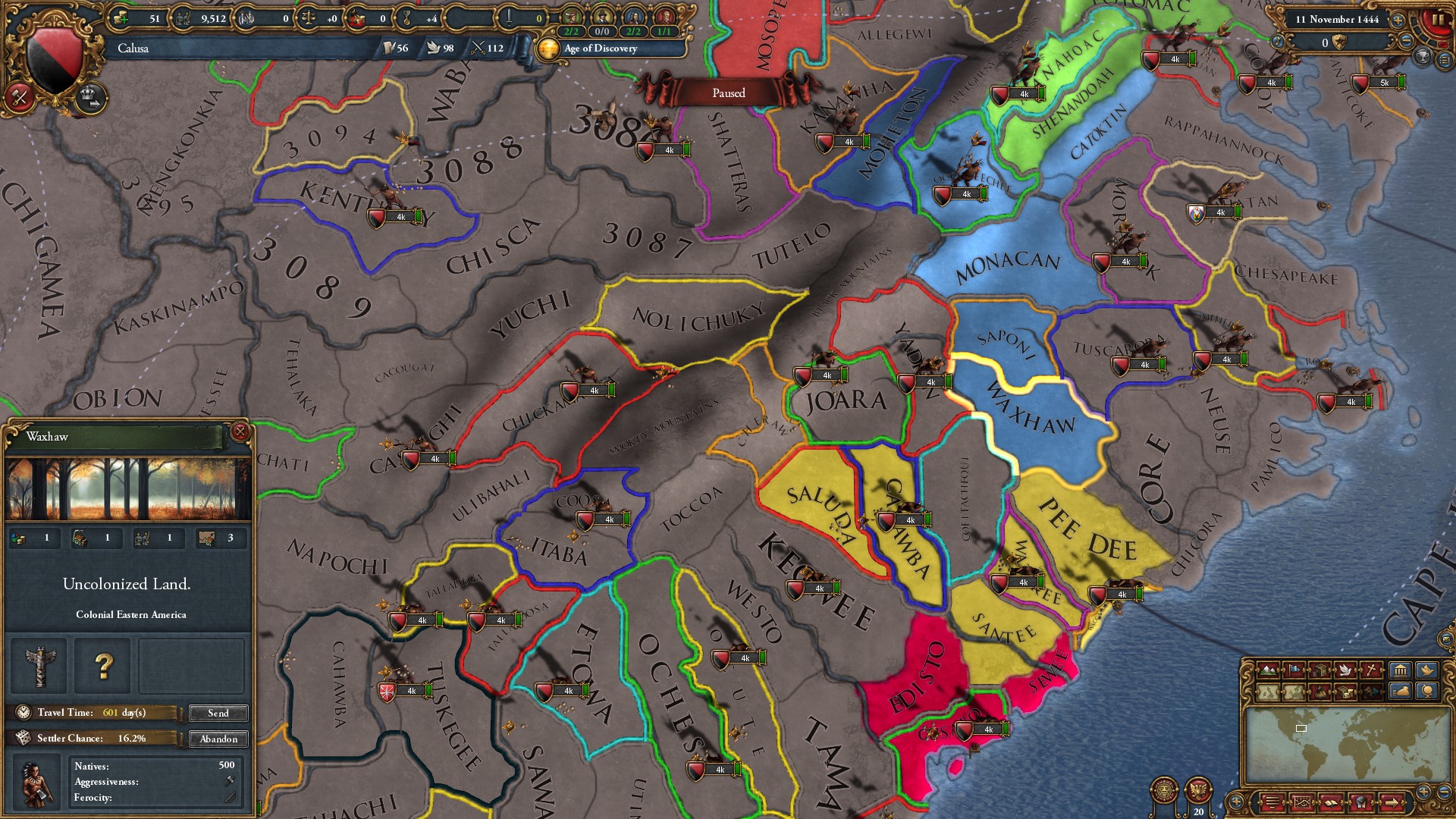Increase game speed with the plus arrow
The image size is (1456, 819).
[1398, 20]
